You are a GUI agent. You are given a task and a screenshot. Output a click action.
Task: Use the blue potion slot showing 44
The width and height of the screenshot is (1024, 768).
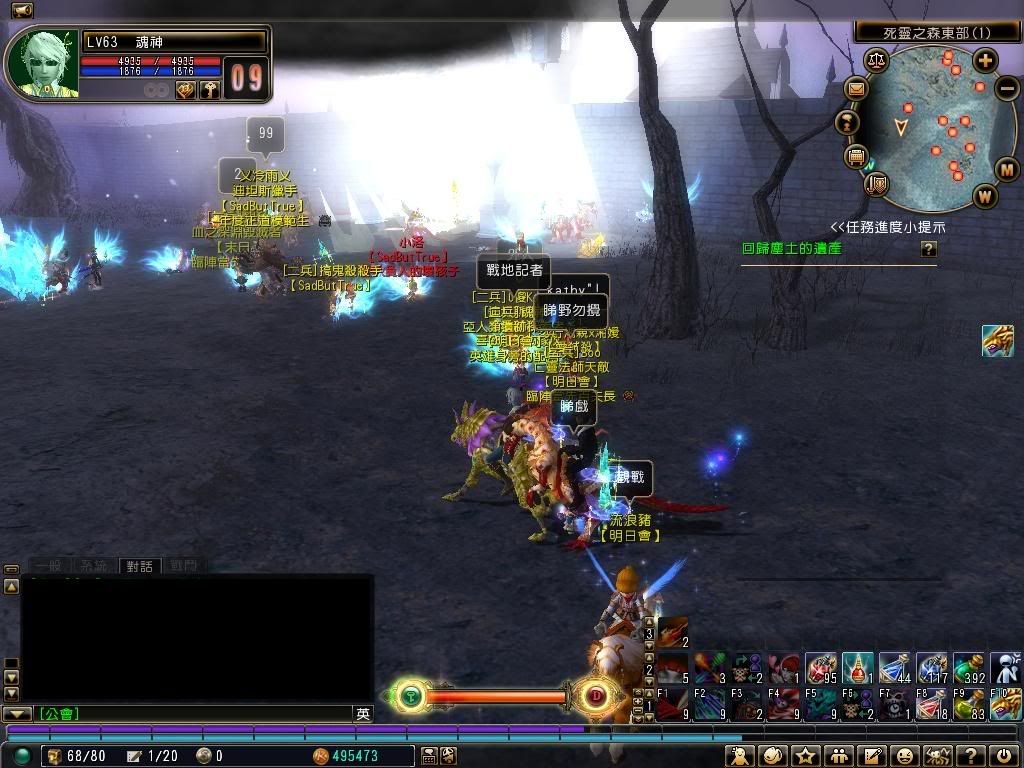(895, 668)
